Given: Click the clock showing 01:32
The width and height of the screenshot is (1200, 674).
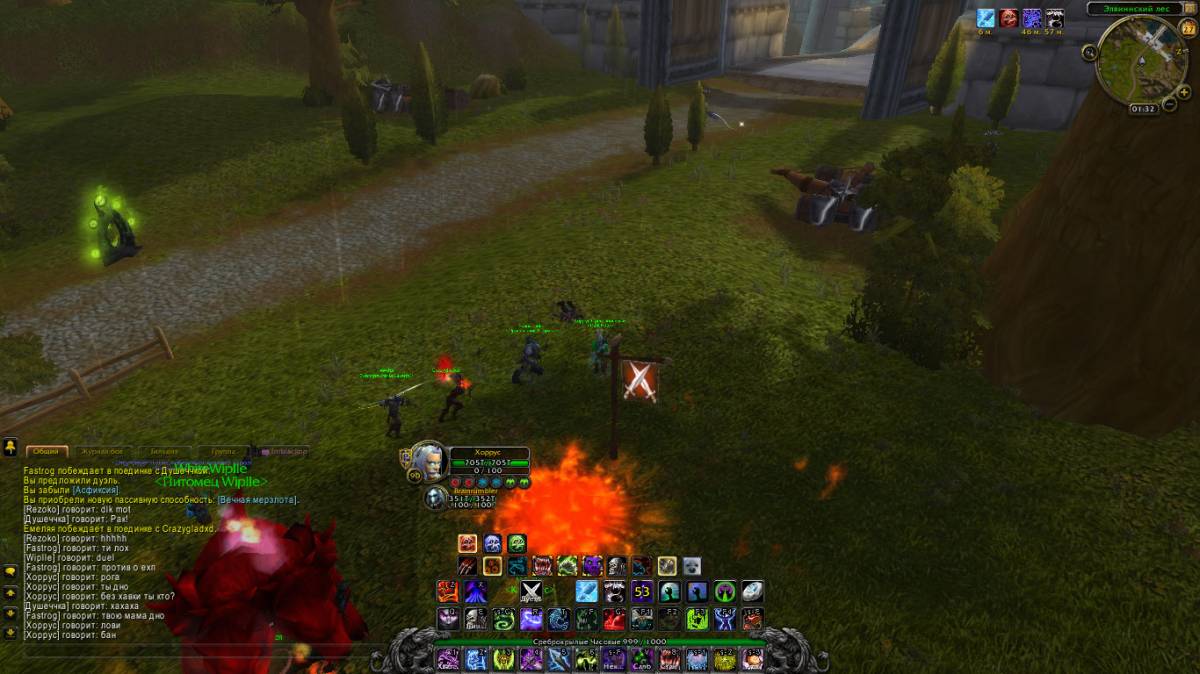Looking at the screenshot, I should 1143,108.
